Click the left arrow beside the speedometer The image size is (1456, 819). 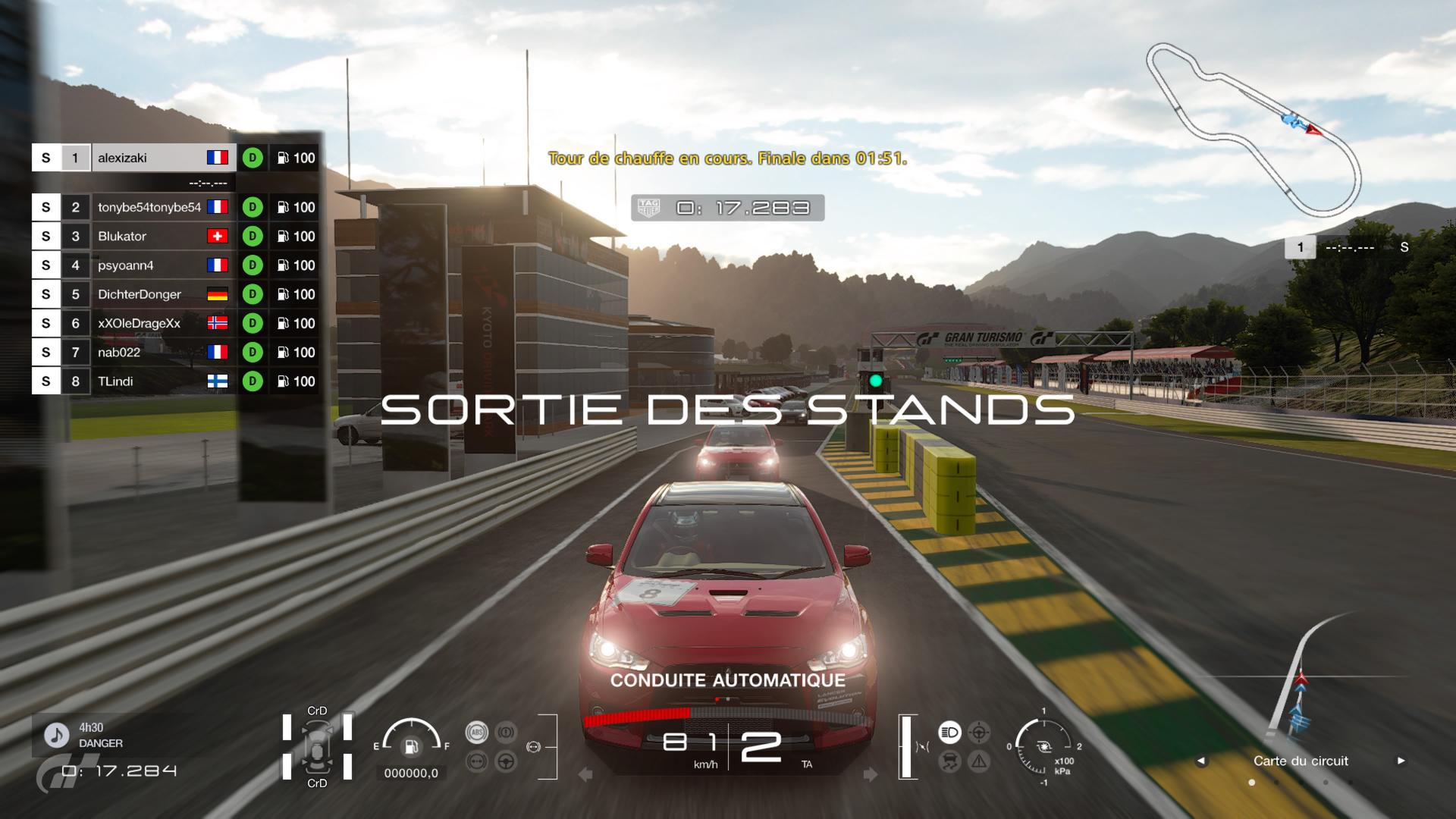coord(585,774)
